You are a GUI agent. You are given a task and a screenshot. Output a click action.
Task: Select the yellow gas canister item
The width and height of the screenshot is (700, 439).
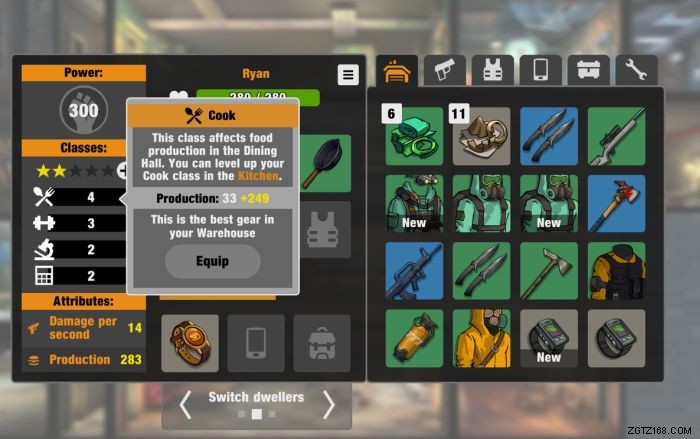tap(414, 338)
